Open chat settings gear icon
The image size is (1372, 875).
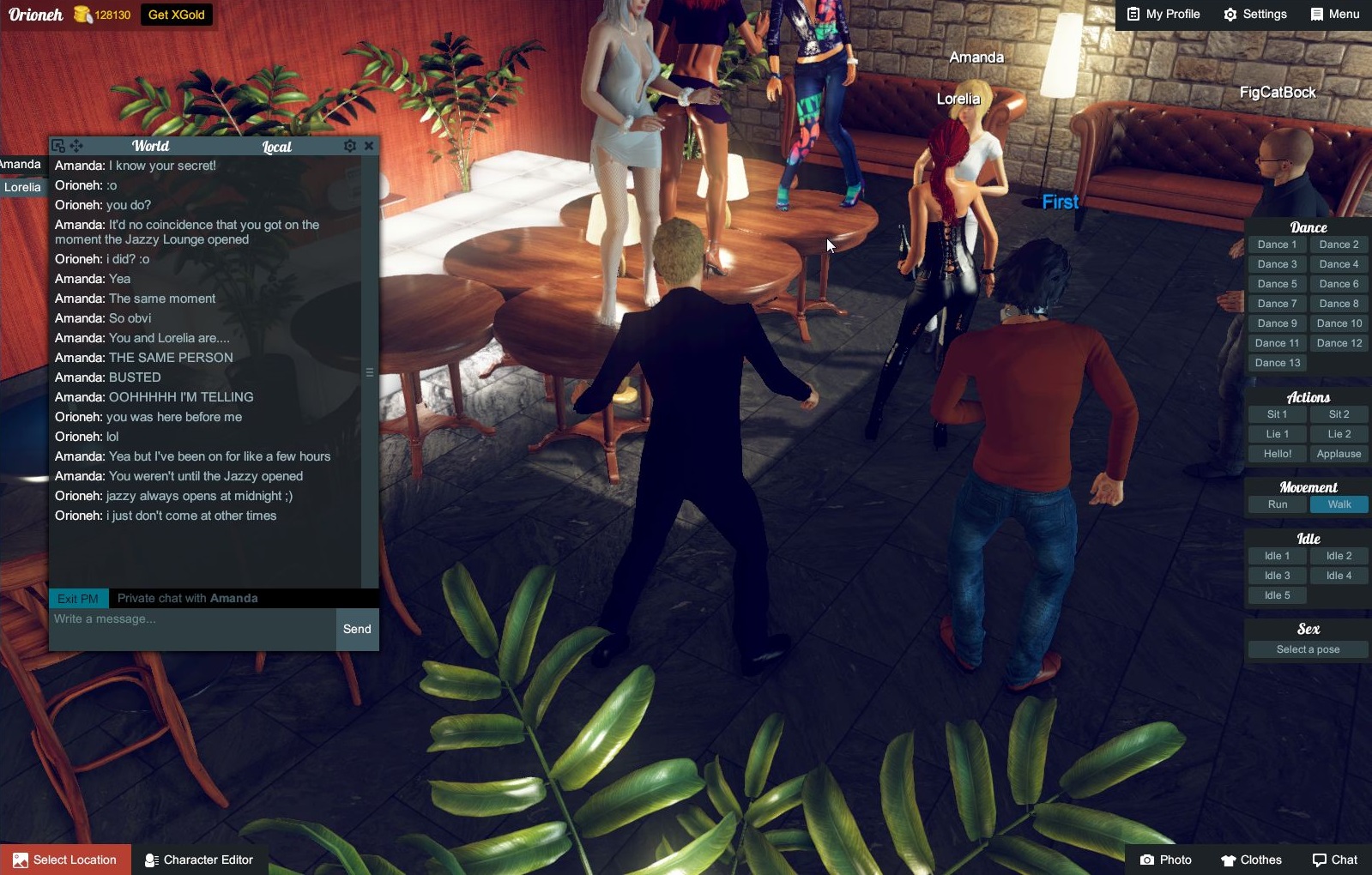point(350,146)
